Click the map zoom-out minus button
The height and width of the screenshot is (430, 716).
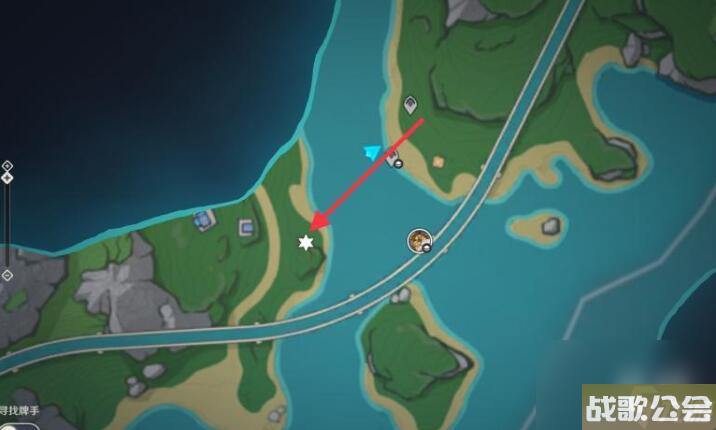(7, 274)
